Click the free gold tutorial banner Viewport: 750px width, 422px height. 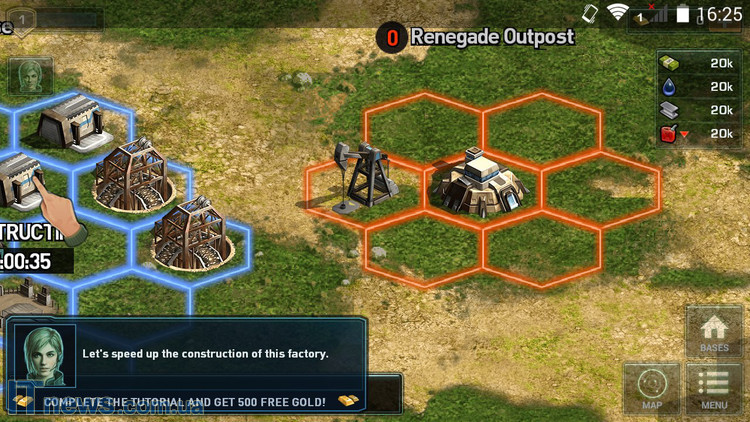pyautogui.click(x=186, y=401)
